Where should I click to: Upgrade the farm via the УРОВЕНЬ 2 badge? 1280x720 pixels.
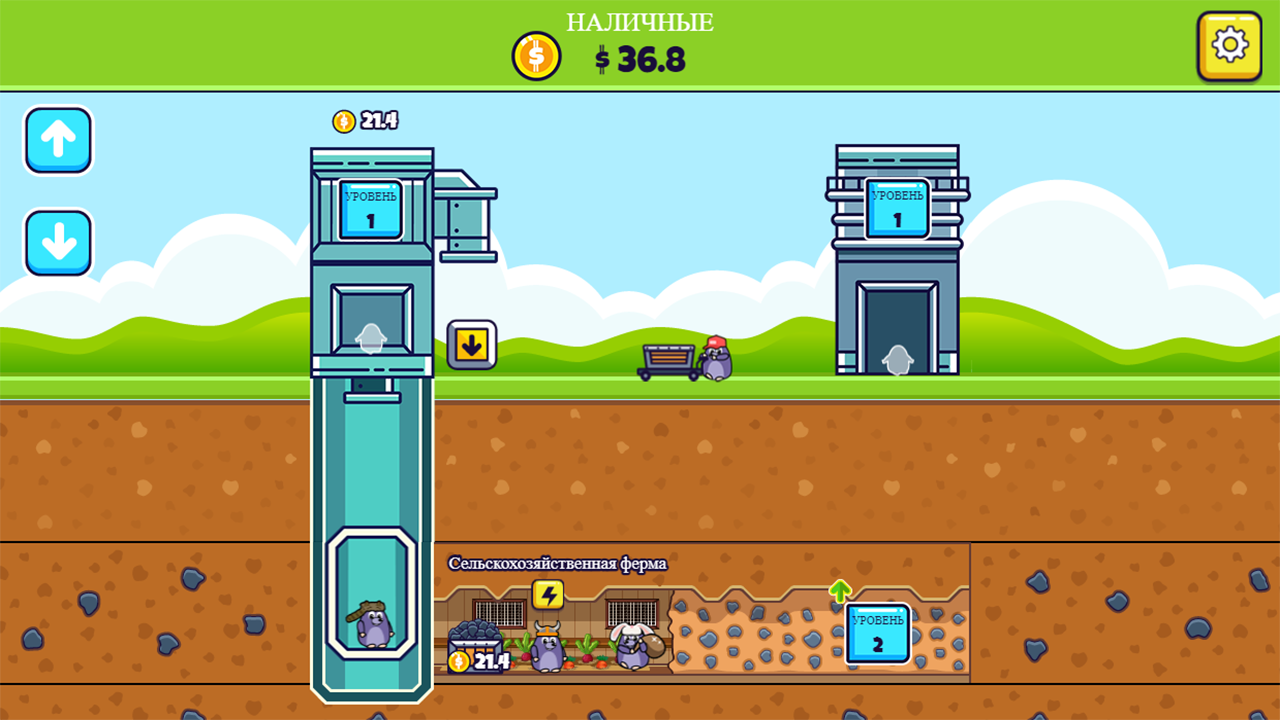click(876, 633)
